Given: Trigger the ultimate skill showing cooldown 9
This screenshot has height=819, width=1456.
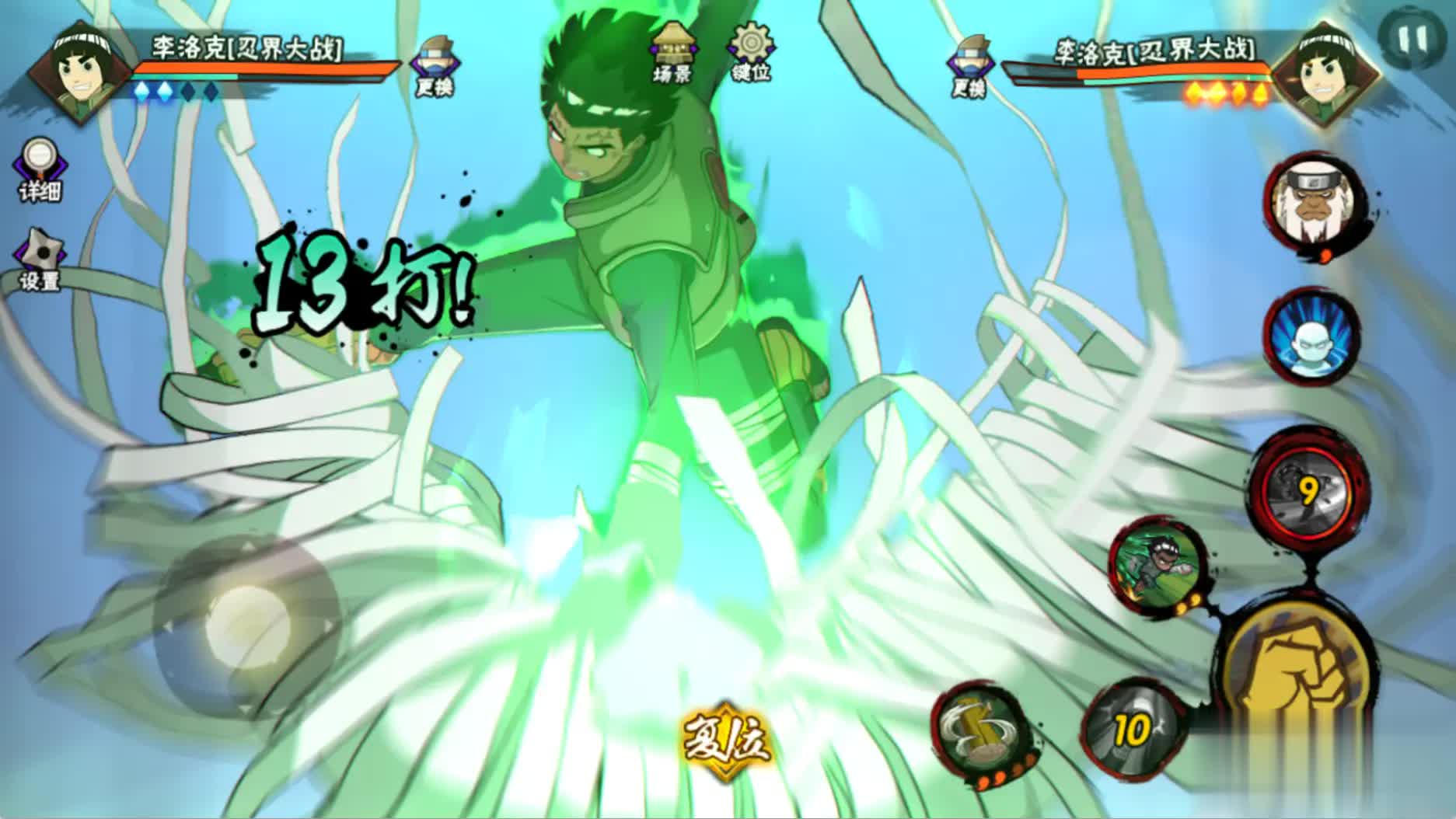Looking at the screenshot, I should 1310,490.
